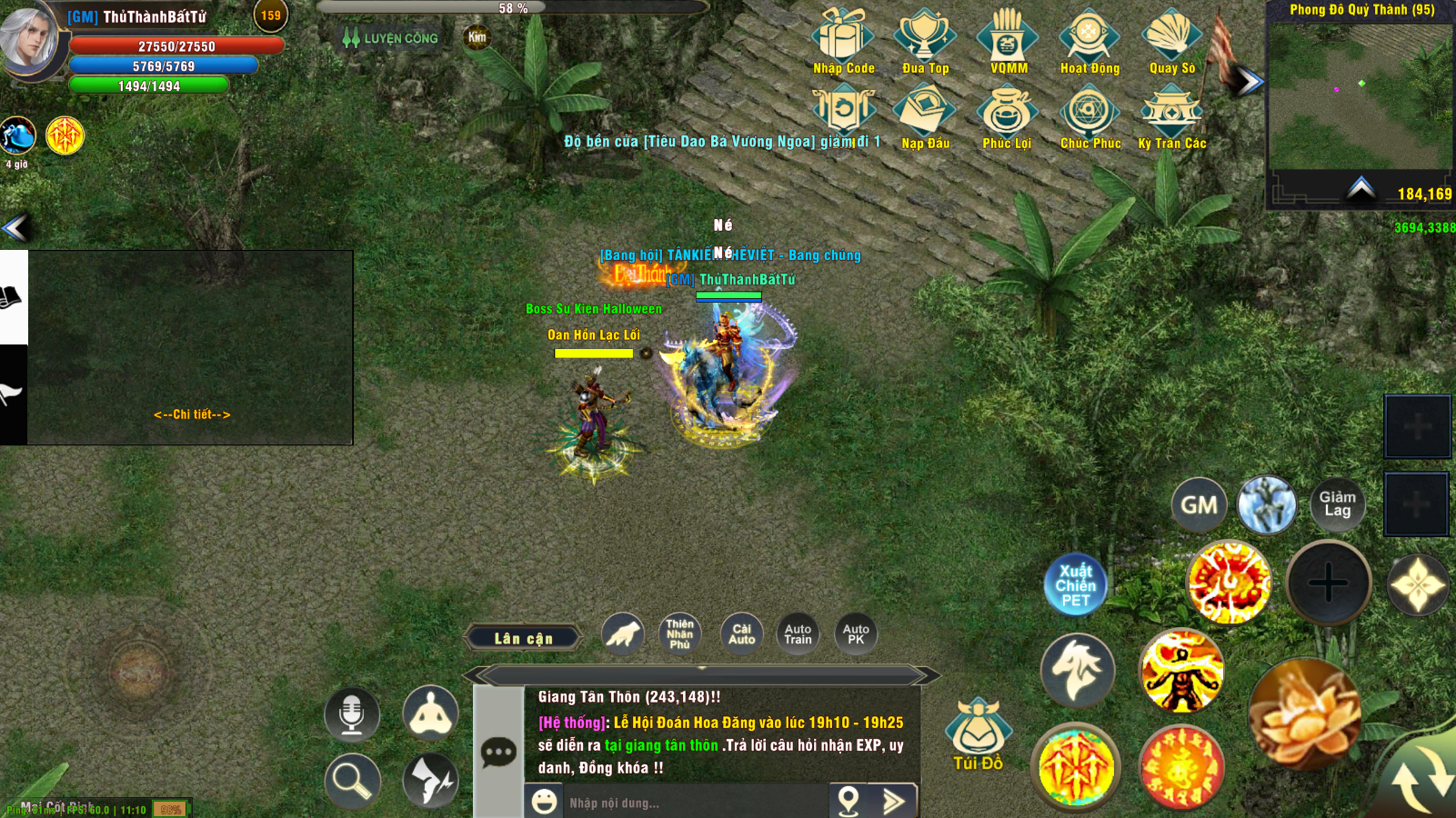This screenshot has height=818, width=1456.
Task: Open Cài Auto settings button
Action: [x=740, y=633]
